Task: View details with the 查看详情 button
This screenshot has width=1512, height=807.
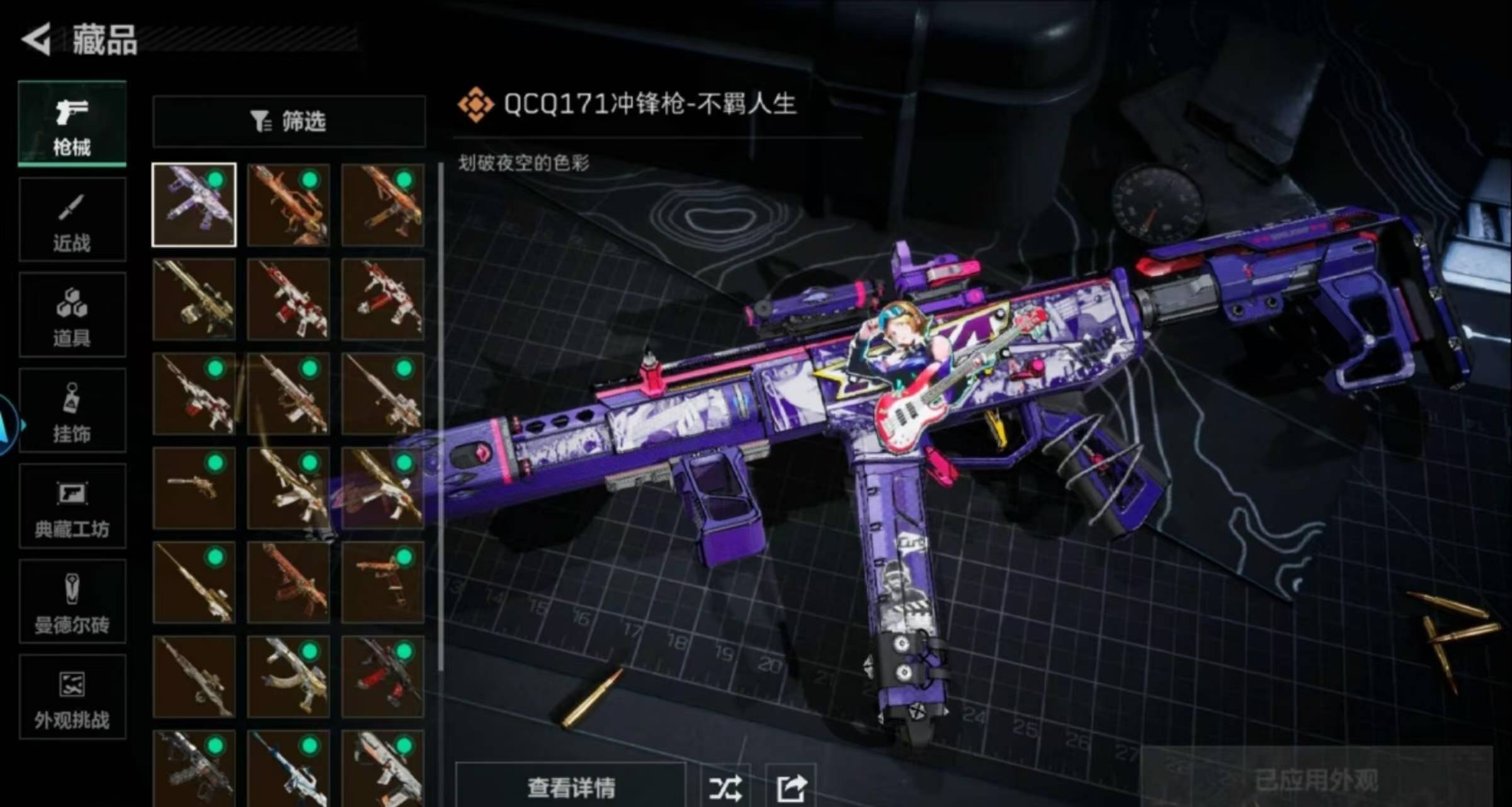Action: click(x=571, y=786)
